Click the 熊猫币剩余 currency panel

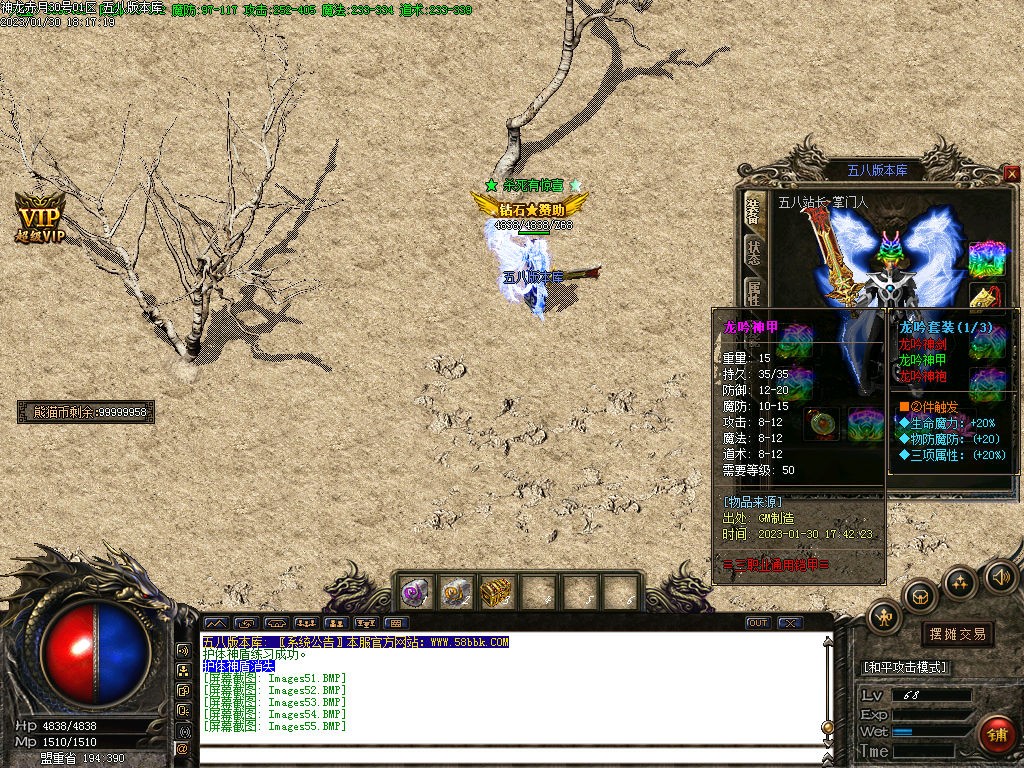(x=86, y=412)
